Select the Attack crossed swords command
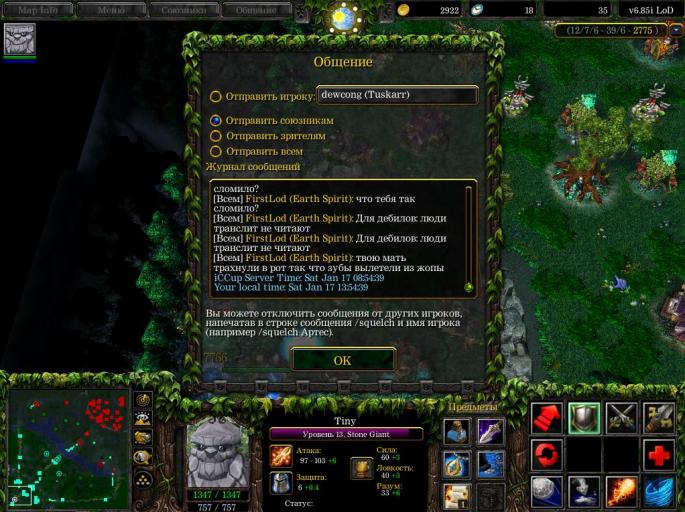 621,418
